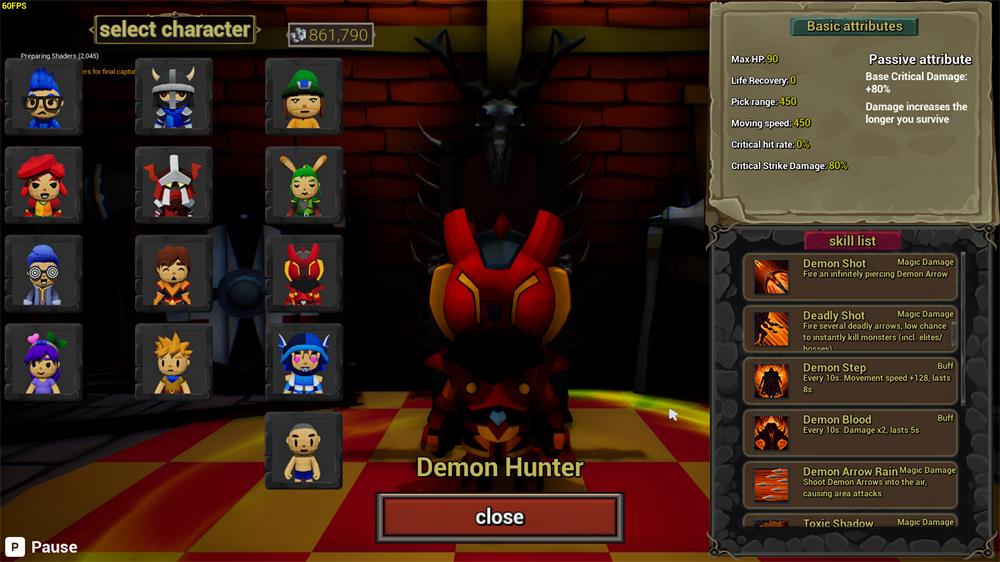Pick the green hat character portrait
The width and height of the screenshot is (1000, 562).
pyautogui.click(x=304, y=97)
